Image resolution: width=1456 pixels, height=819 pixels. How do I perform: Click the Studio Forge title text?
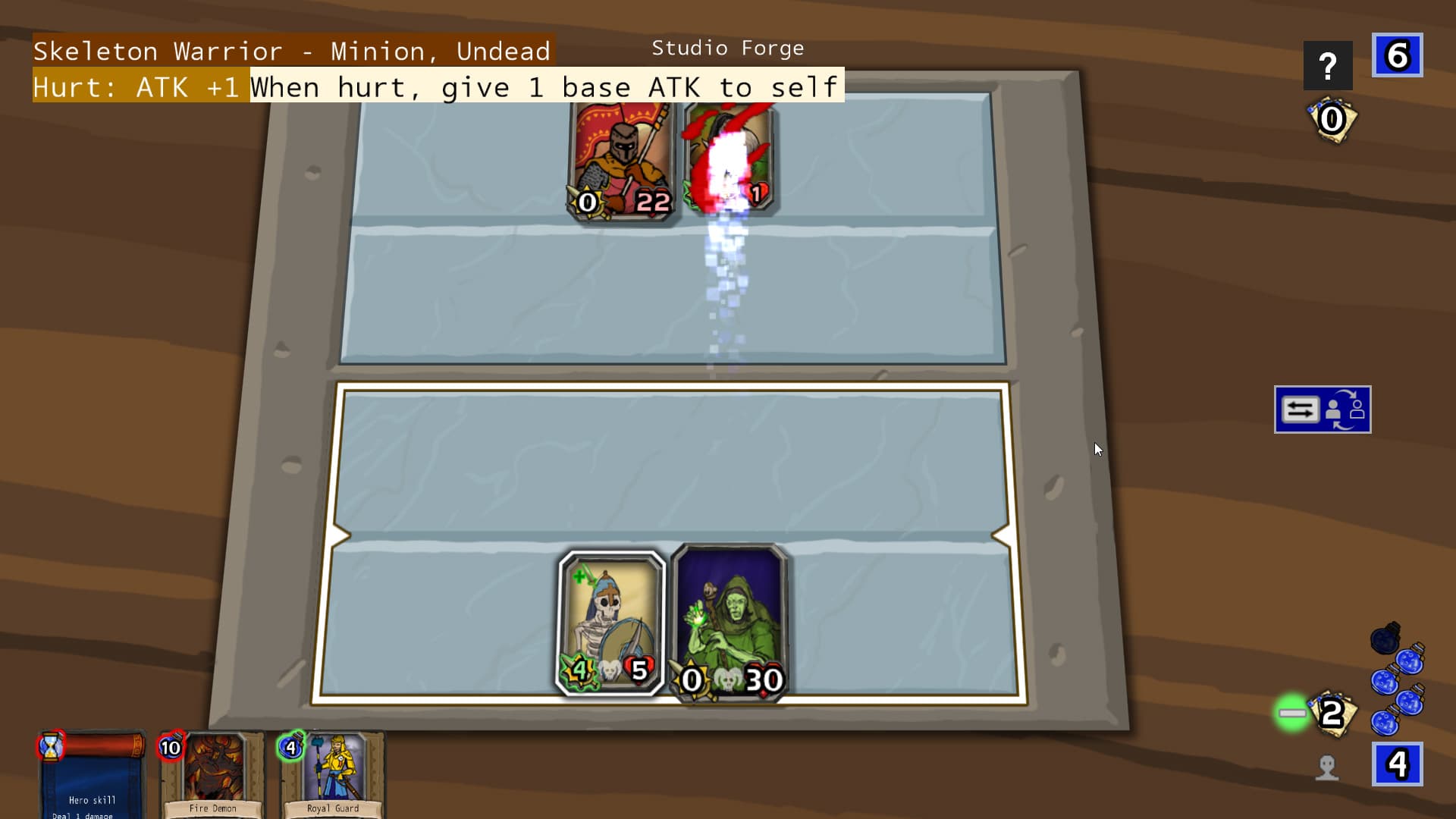pyautogui.click(x=727, y=48)
